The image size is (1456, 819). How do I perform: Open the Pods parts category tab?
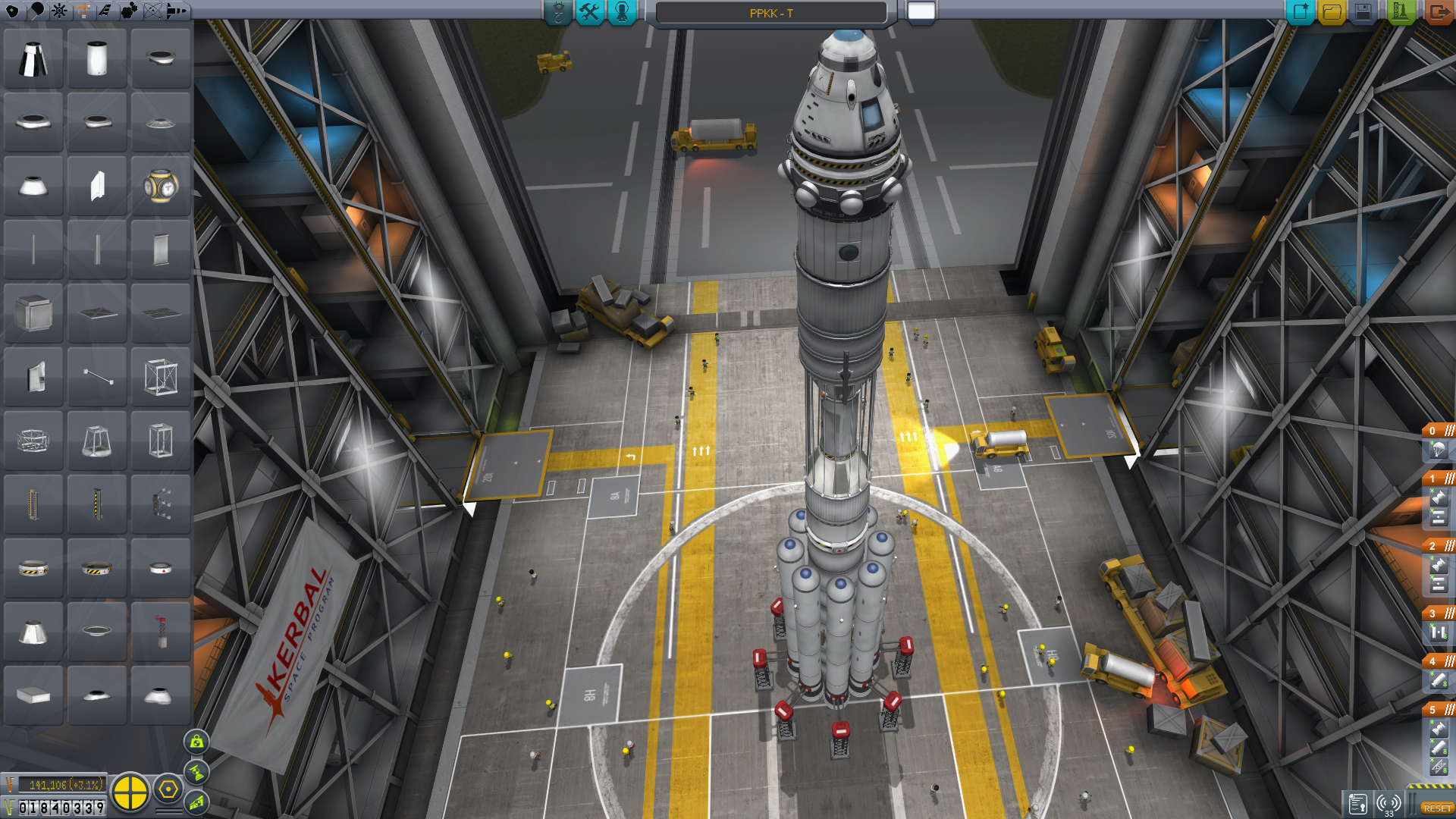(12, 11)
